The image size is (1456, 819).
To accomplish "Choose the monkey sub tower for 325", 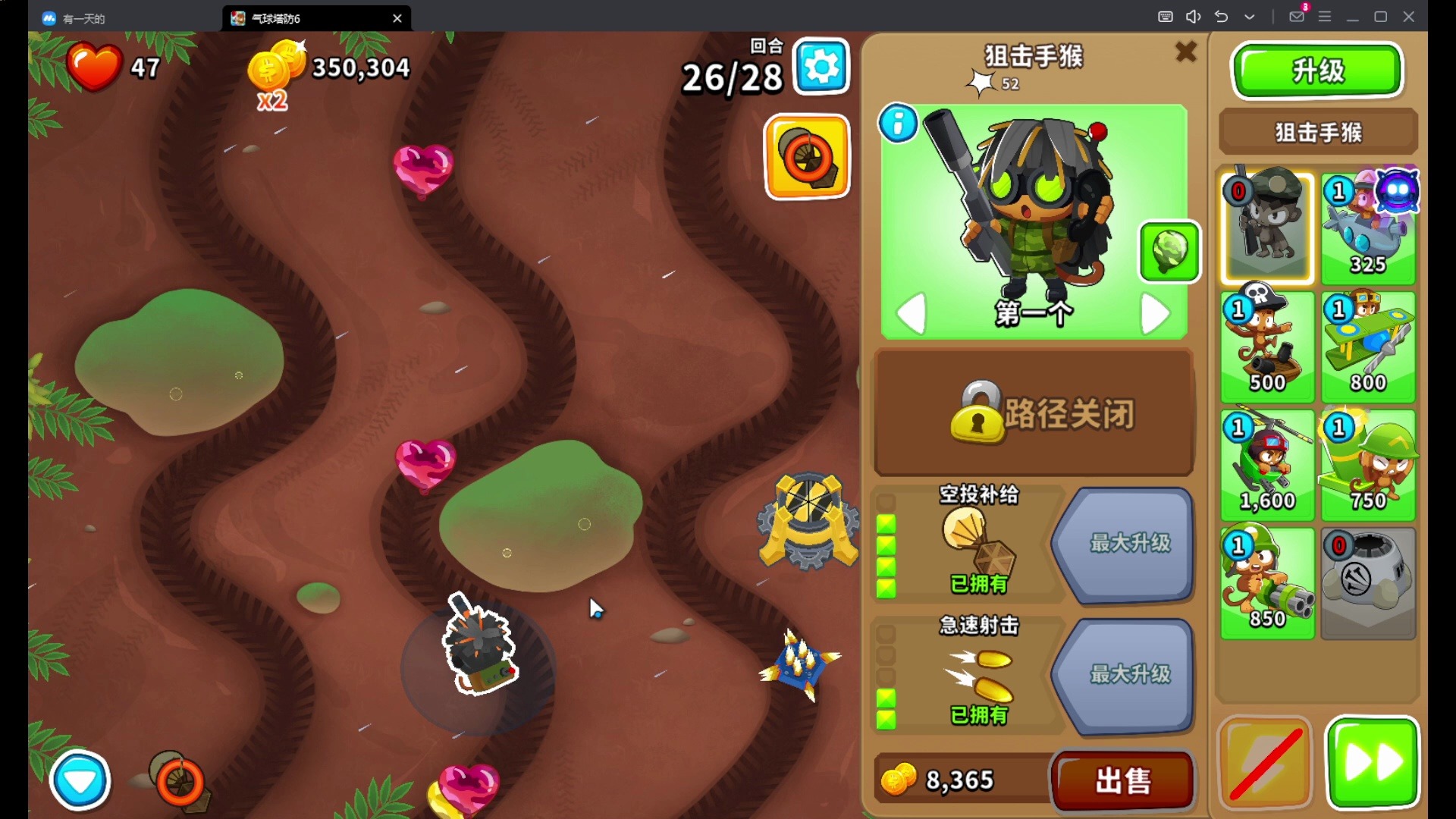I will point(1368,227).
